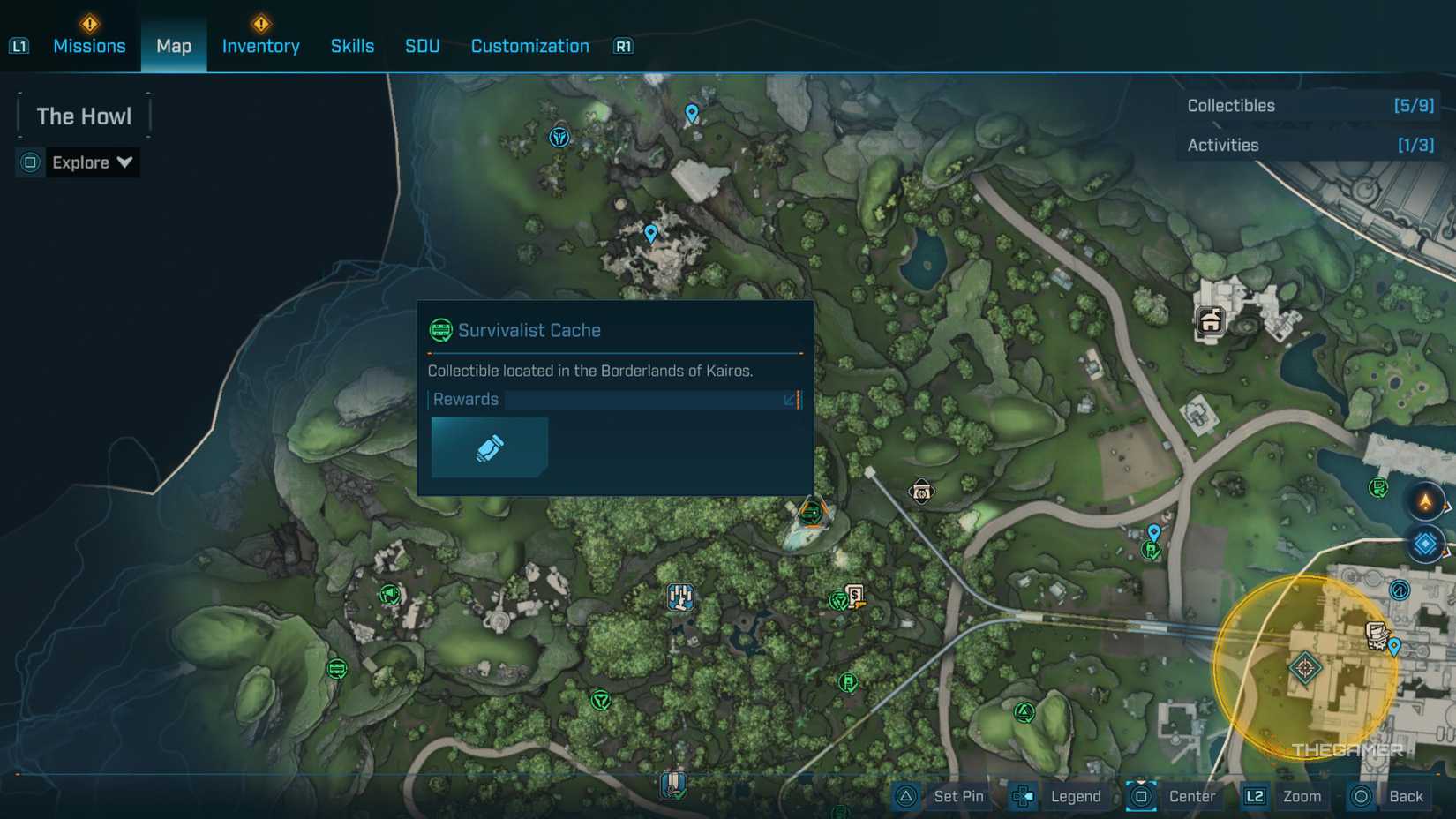Switch to the Map tab
The height and width of the screenshot is (819, 1456).
[x=174, y=46]
